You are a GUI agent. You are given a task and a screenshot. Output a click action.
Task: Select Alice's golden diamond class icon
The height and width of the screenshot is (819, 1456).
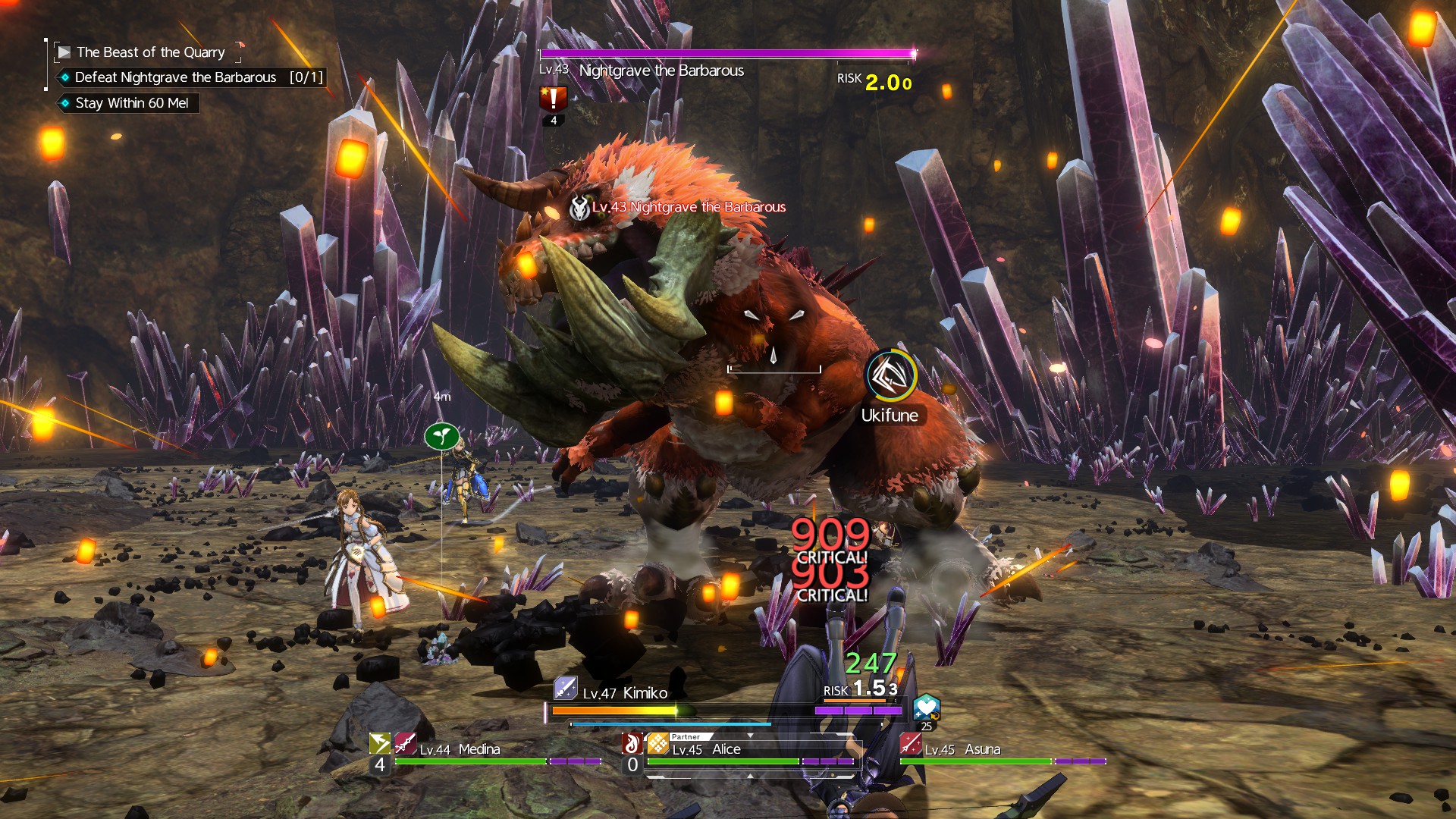[657, 743]
